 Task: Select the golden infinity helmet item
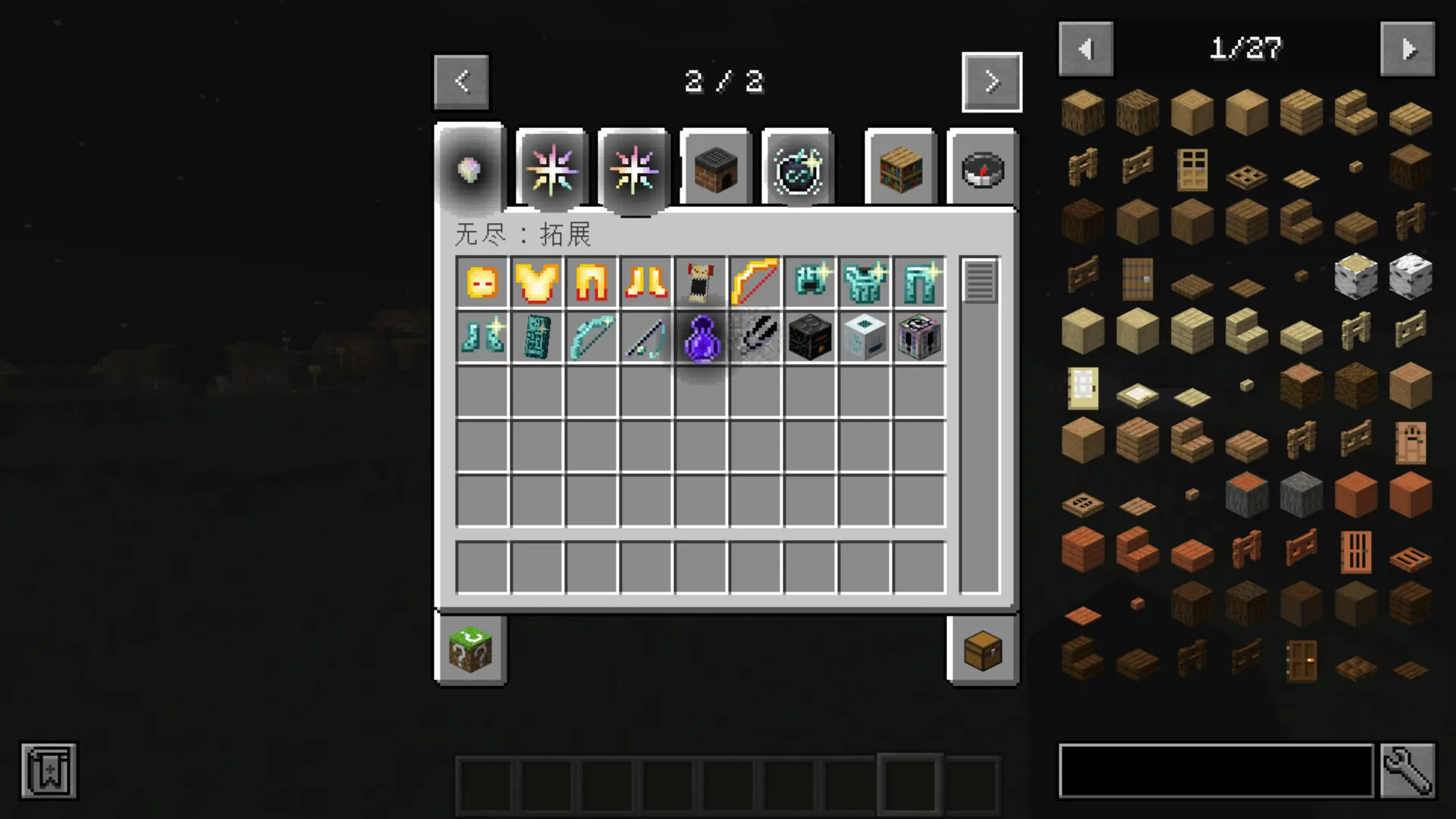pyautogui.click(x=482, y=283)
